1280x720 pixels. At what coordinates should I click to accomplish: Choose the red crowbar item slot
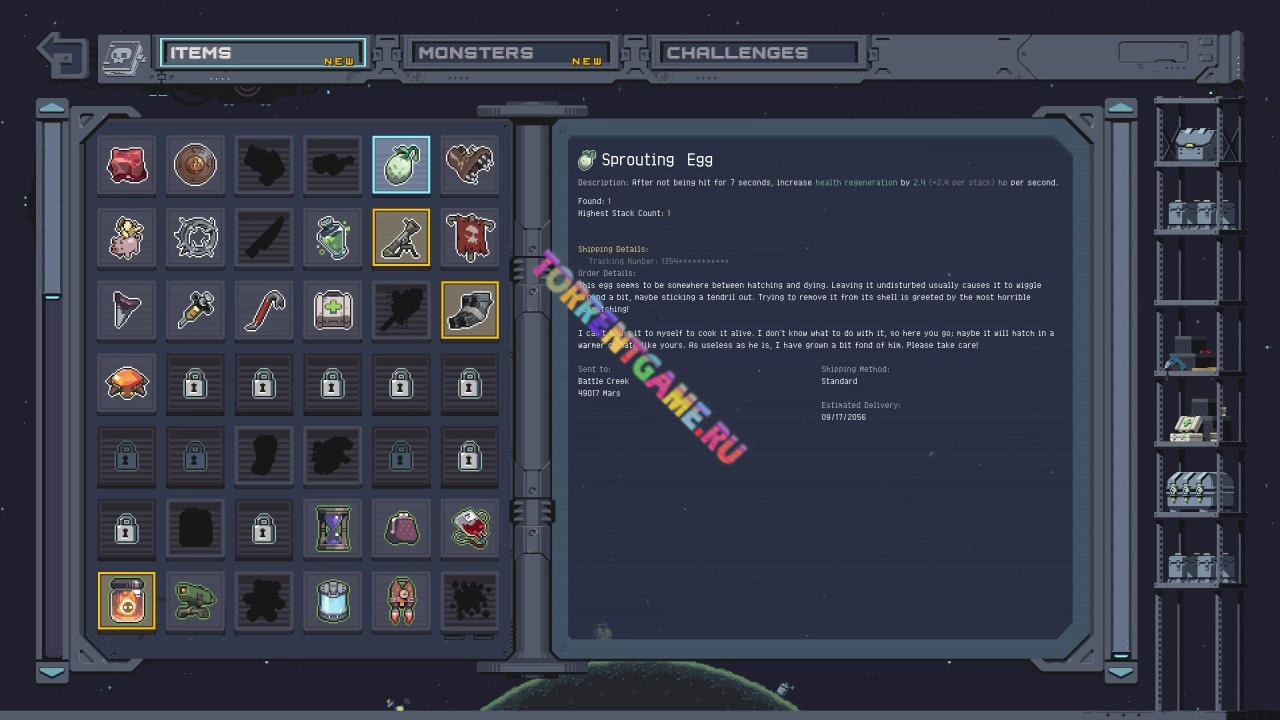[264, 310]
